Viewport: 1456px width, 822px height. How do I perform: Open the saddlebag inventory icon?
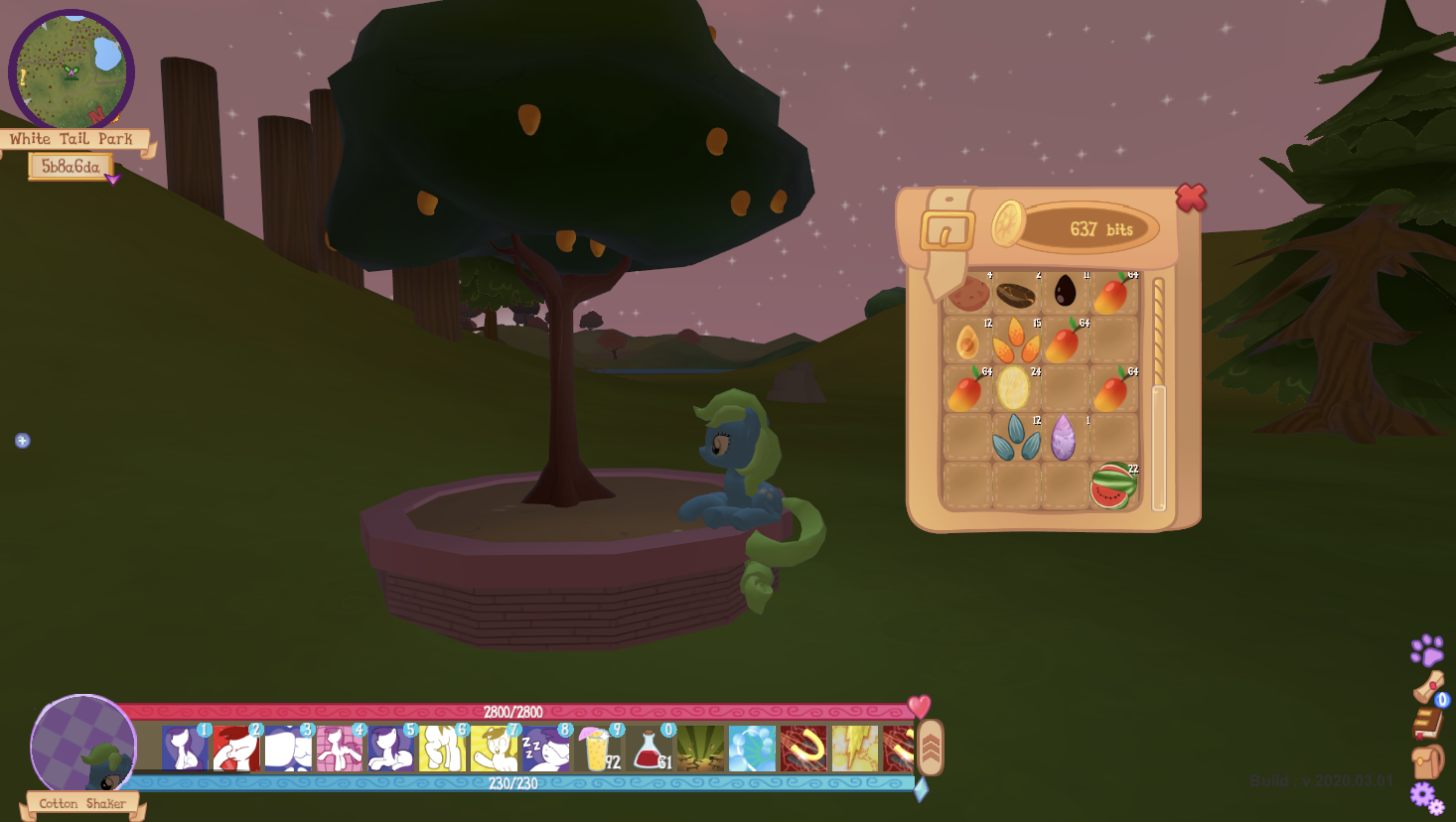1427,762
